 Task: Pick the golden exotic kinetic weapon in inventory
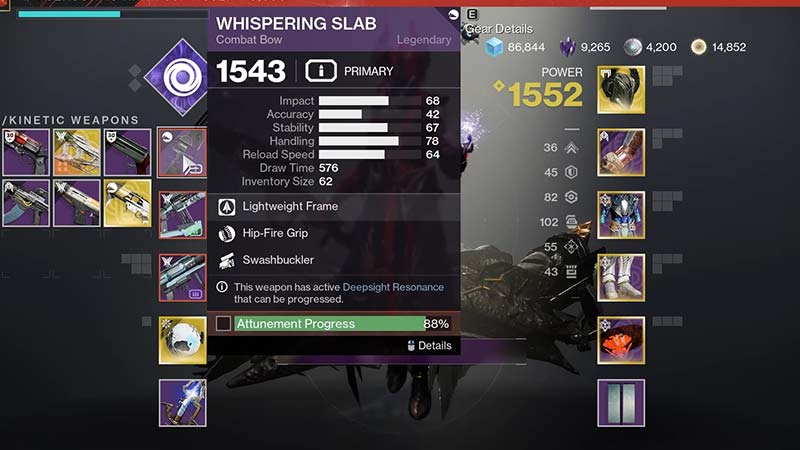point(127,203)
